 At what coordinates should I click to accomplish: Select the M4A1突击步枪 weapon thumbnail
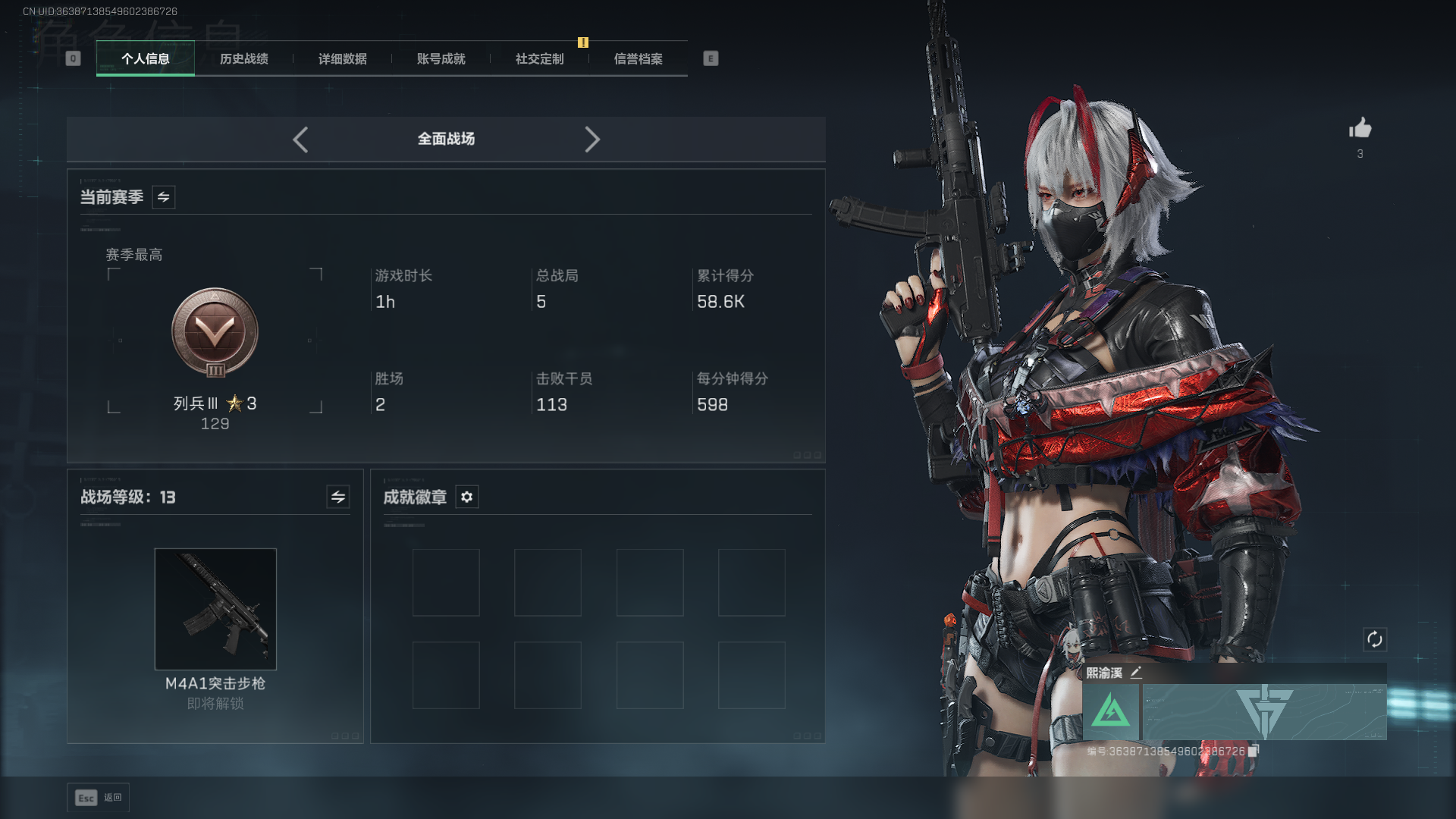pyautogui.click(x=215, y=609)
